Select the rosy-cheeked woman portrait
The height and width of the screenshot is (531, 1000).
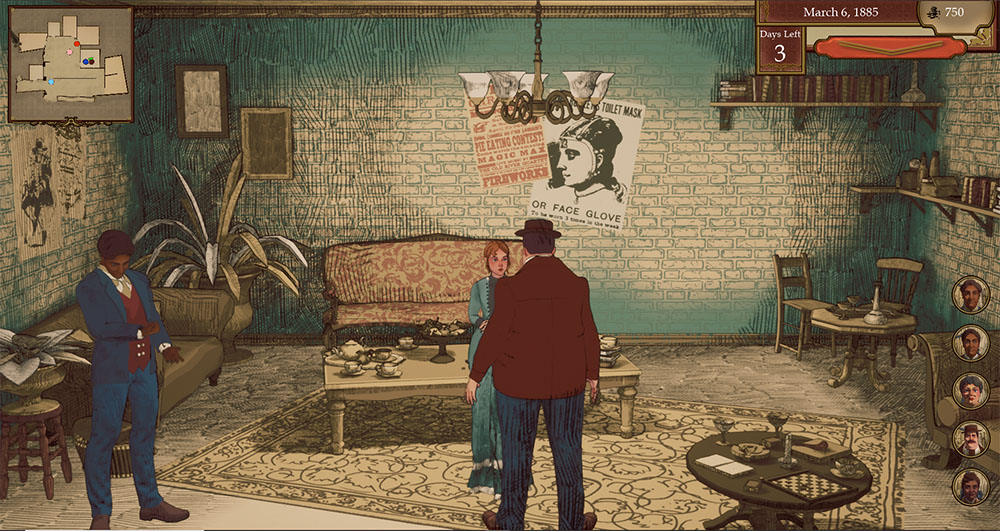coord(970,391)
